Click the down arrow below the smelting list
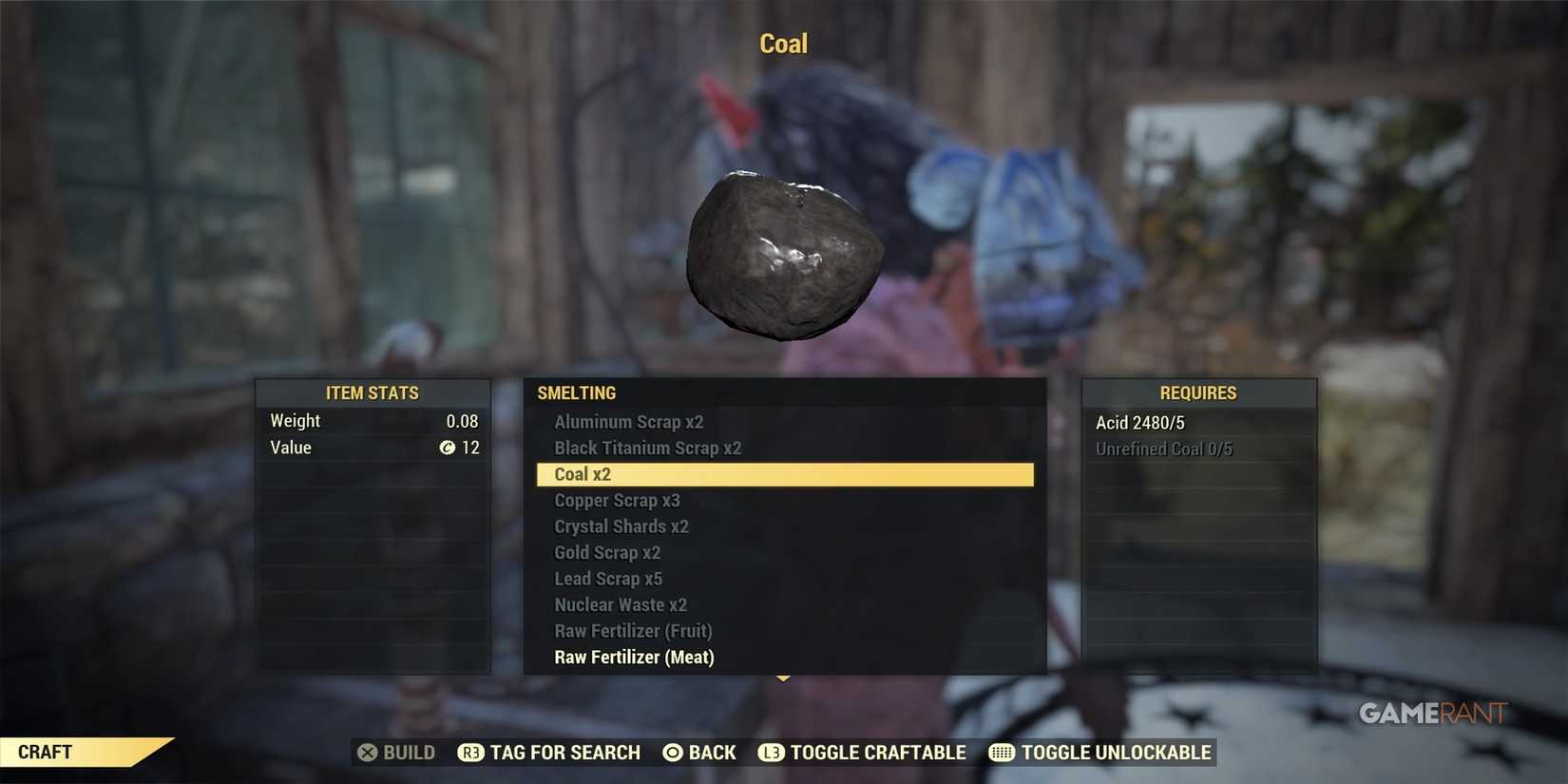 coord(782,677)
